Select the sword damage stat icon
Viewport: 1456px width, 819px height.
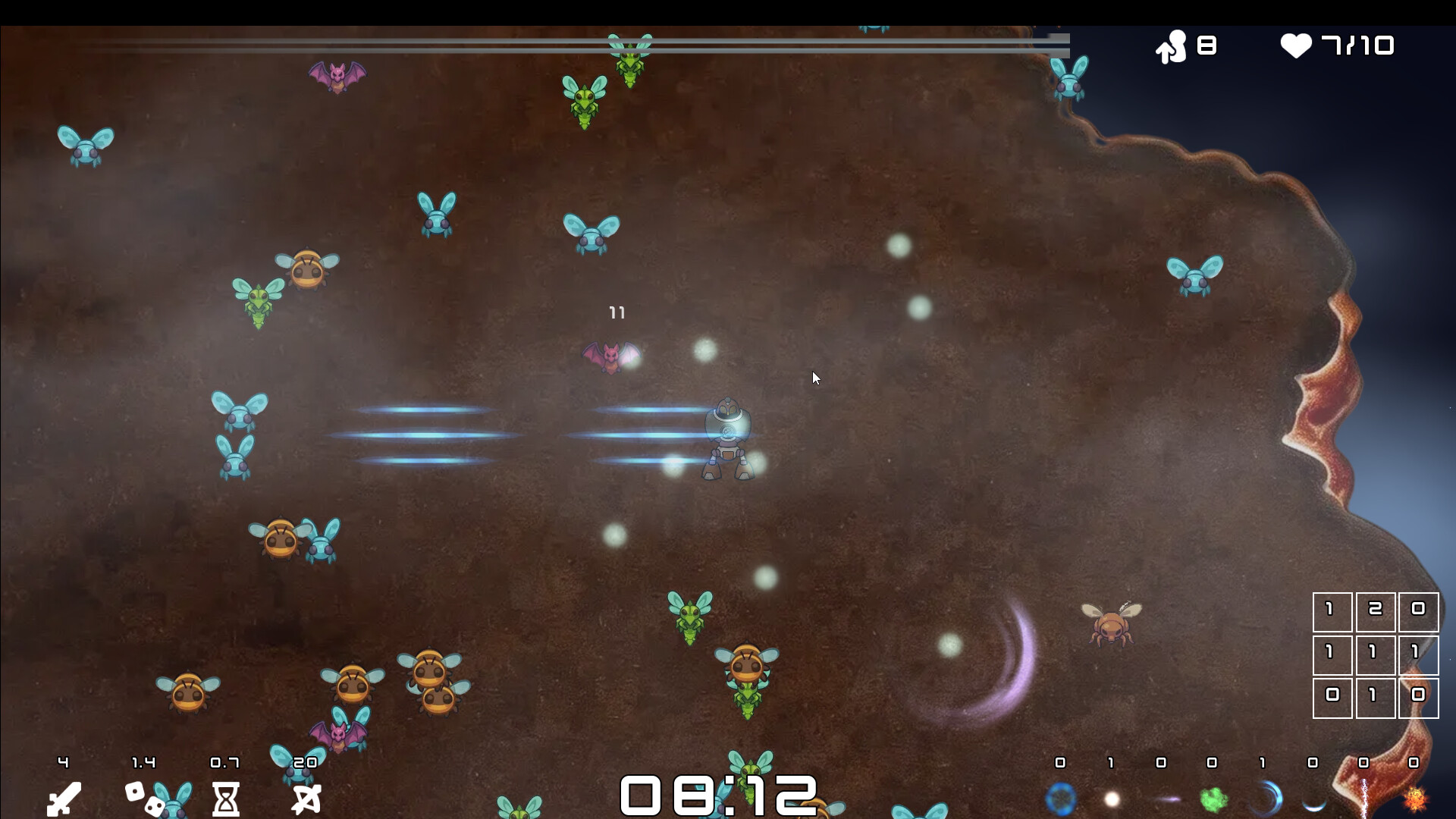[x=63, y=797]
